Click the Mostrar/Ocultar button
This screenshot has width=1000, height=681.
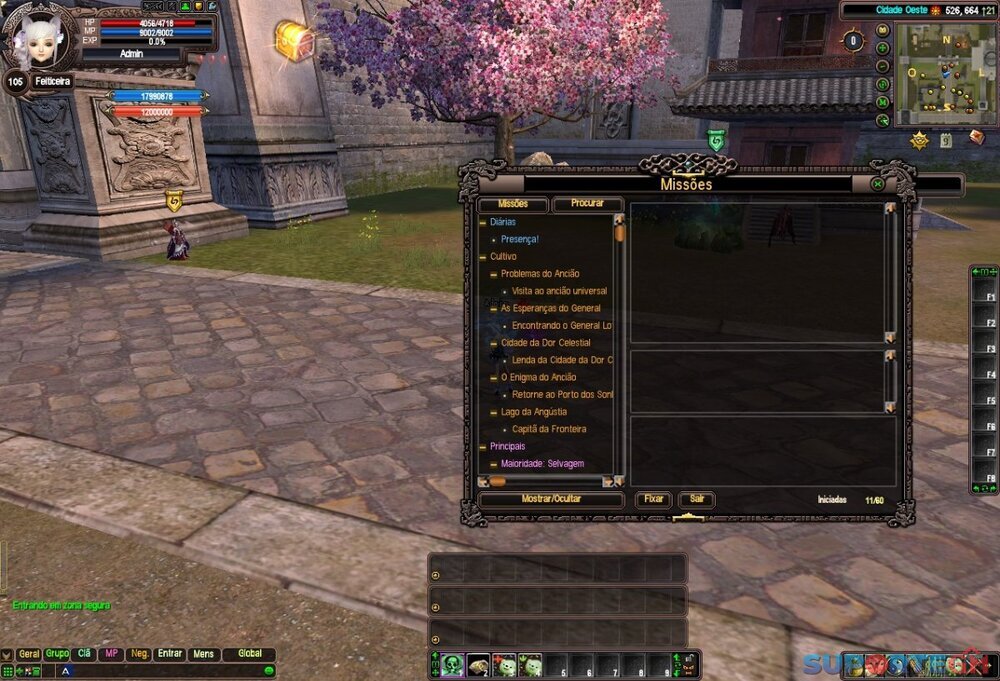pos(551,499)
